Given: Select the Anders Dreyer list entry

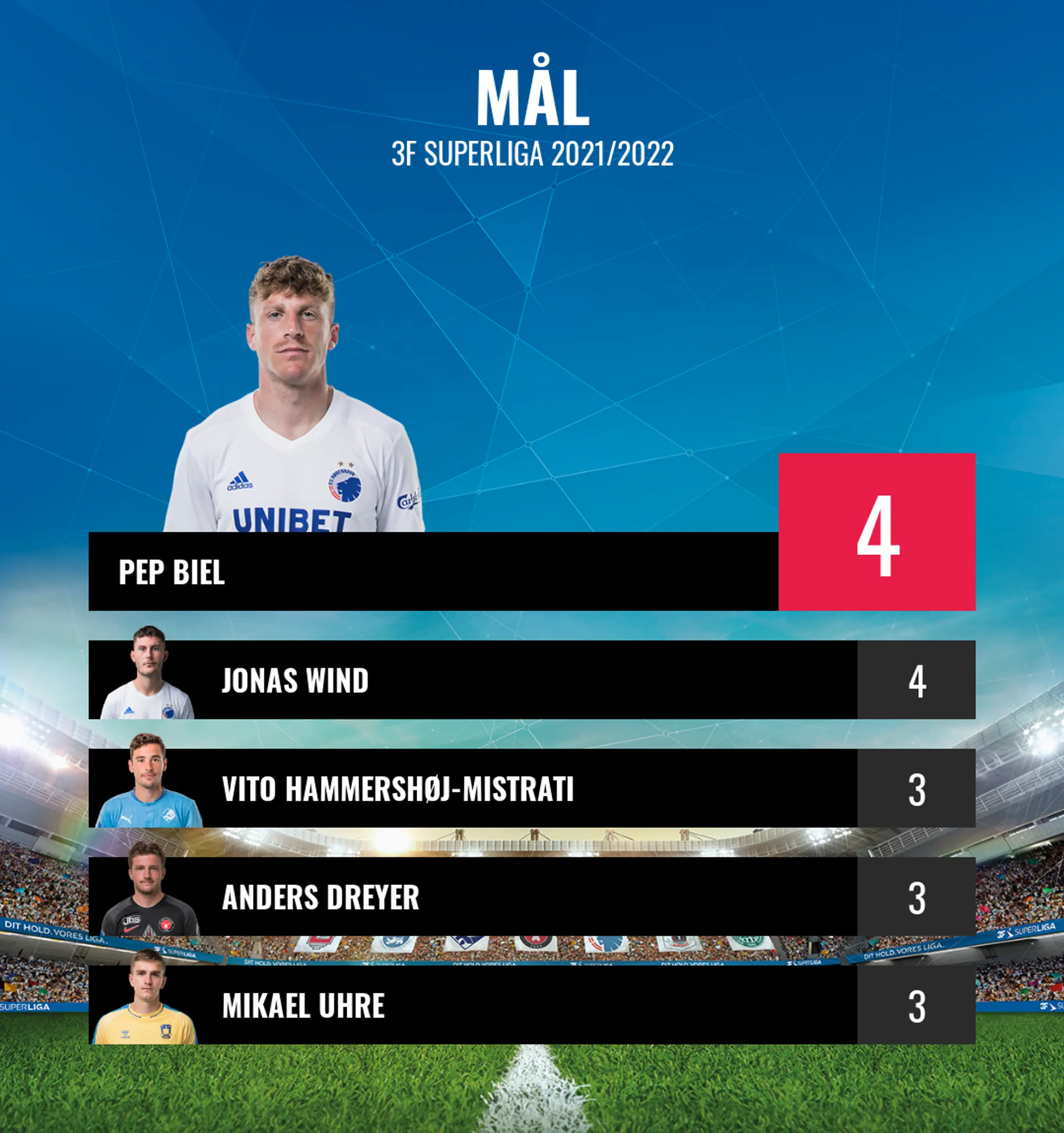Looking at the screenshot, I should pos(473,897).
